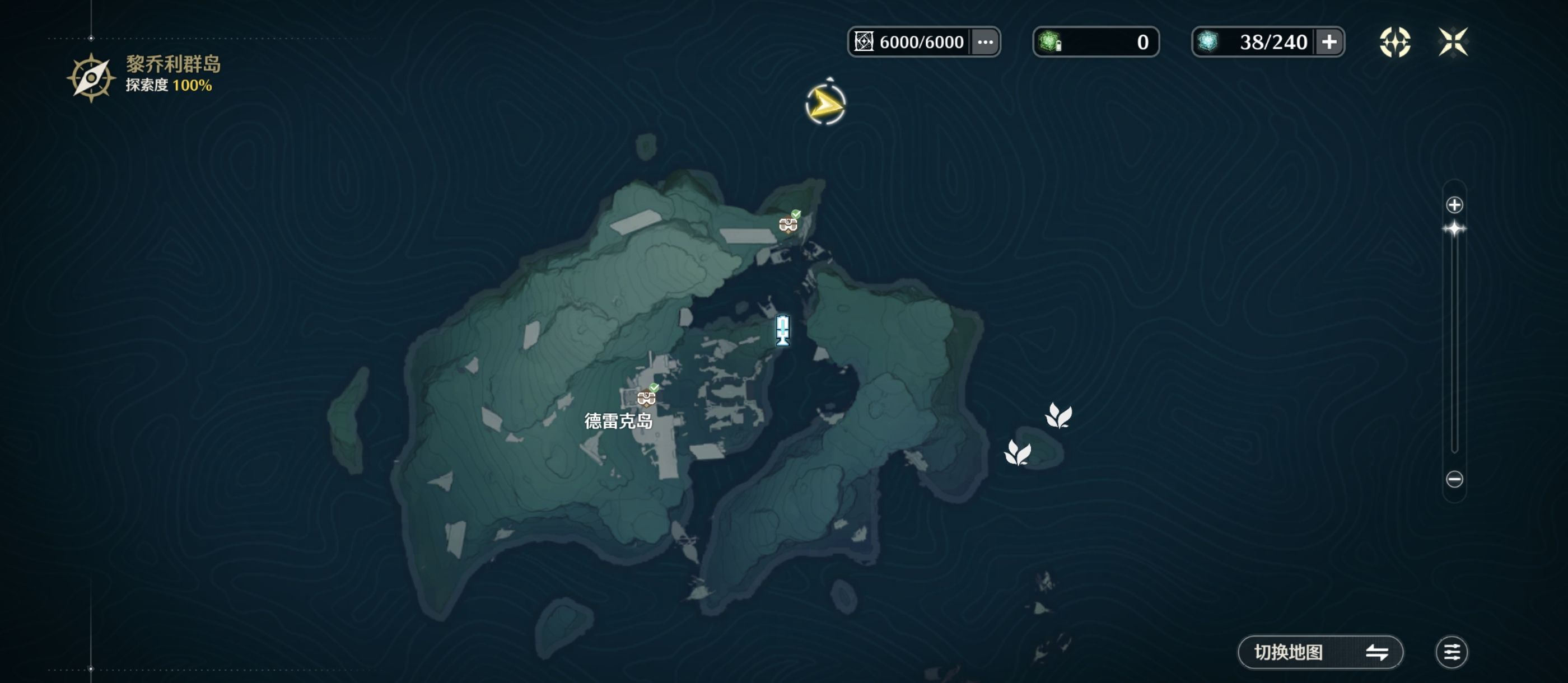The image size is (1568, 683).
Task: Click the zoom slider star handle
Action: point(1454,229)
